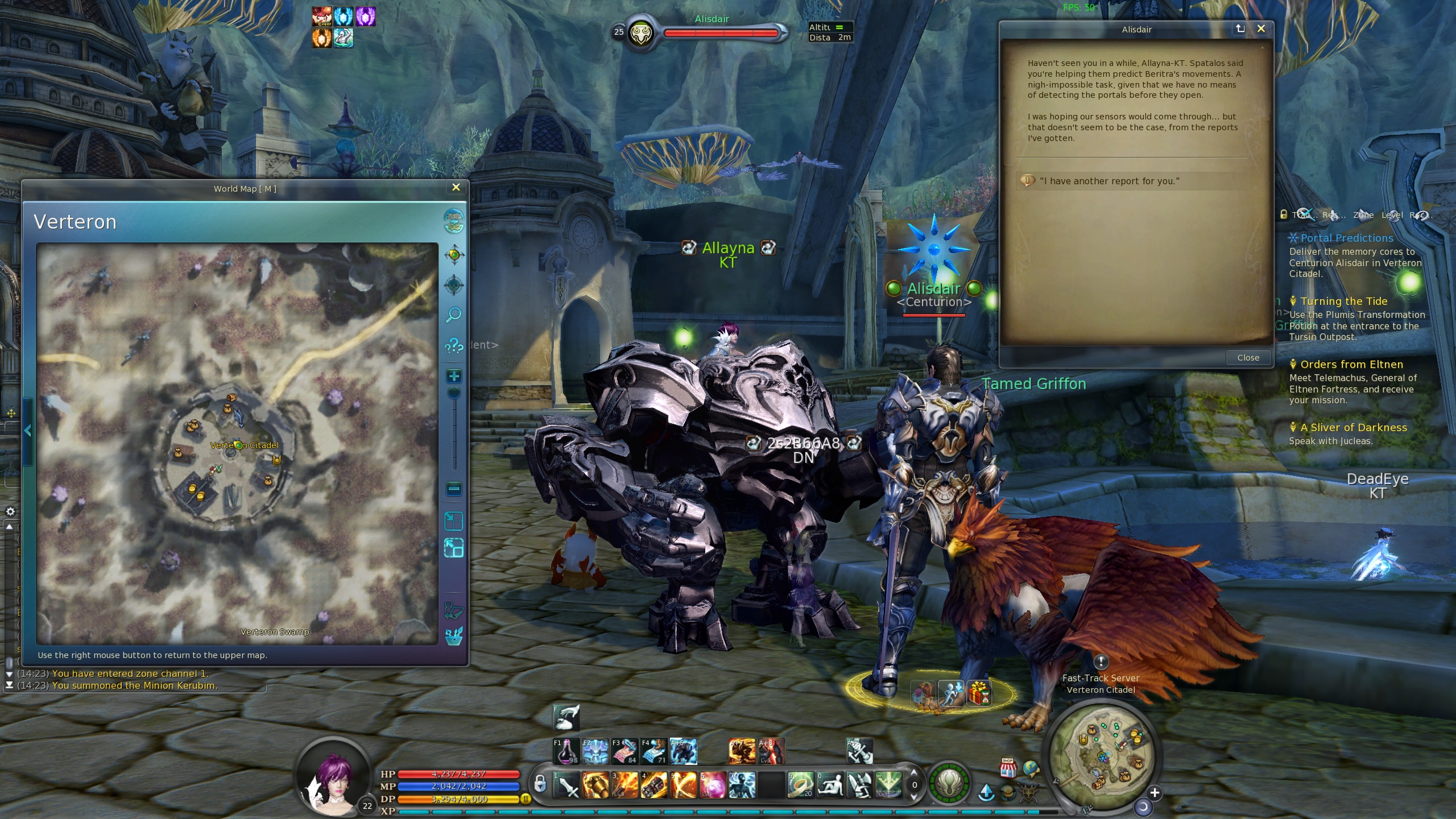Click the resting pose skill in slot 0
The width and height of the screenshot is (1456, 819).
(x=830, y=785)
